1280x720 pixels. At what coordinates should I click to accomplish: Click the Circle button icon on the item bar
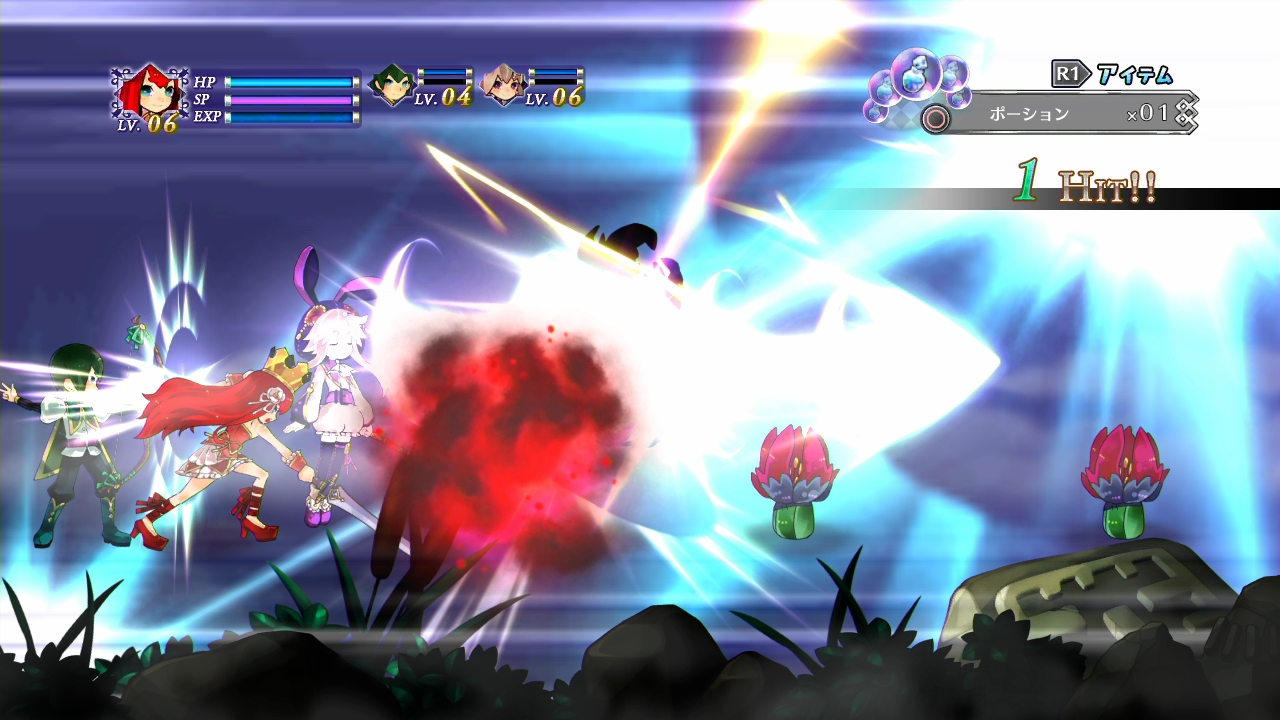[935, 118]
